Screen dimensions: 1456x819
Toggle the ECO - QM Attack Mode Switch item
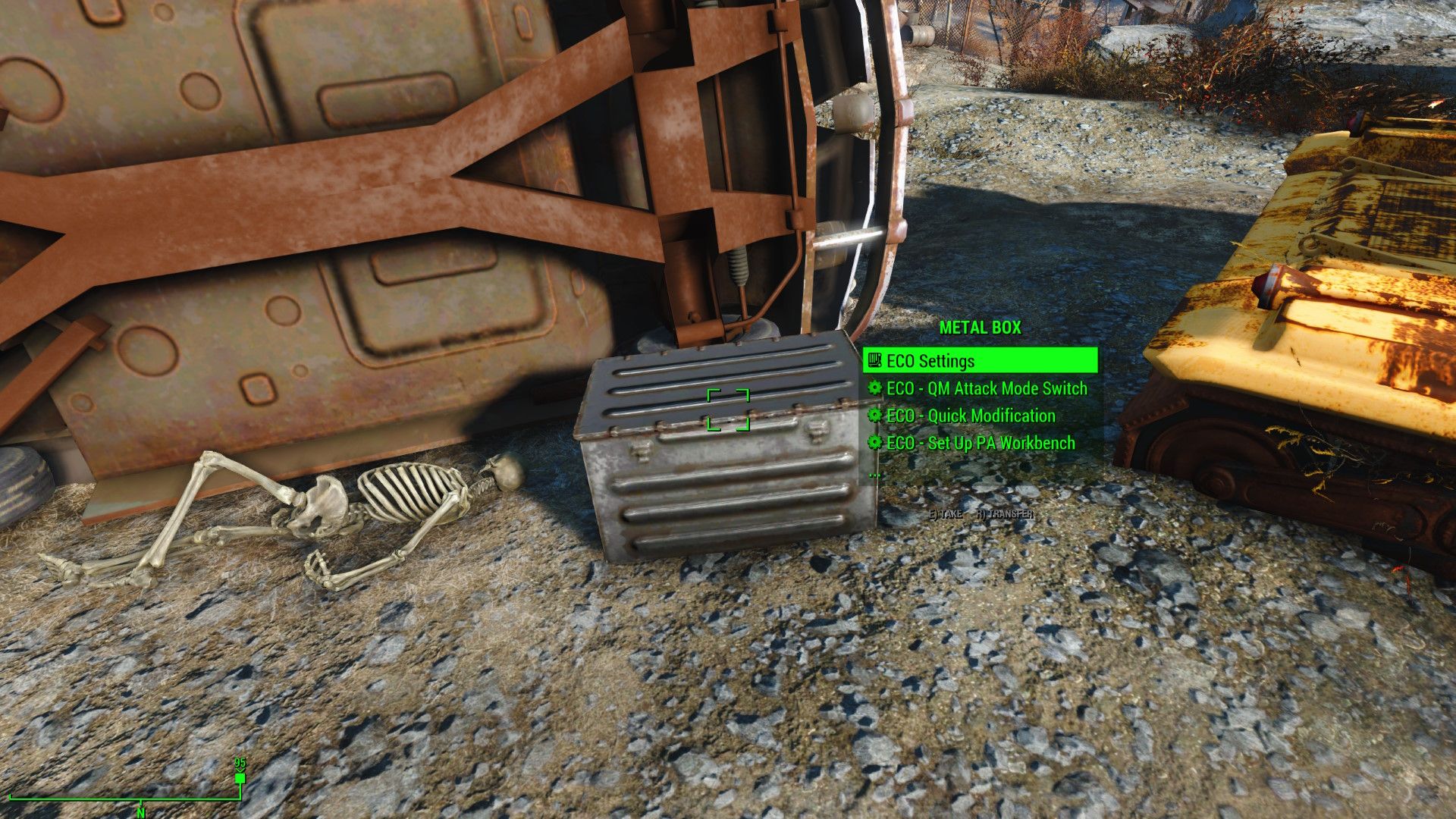click(x=985, y=388)
